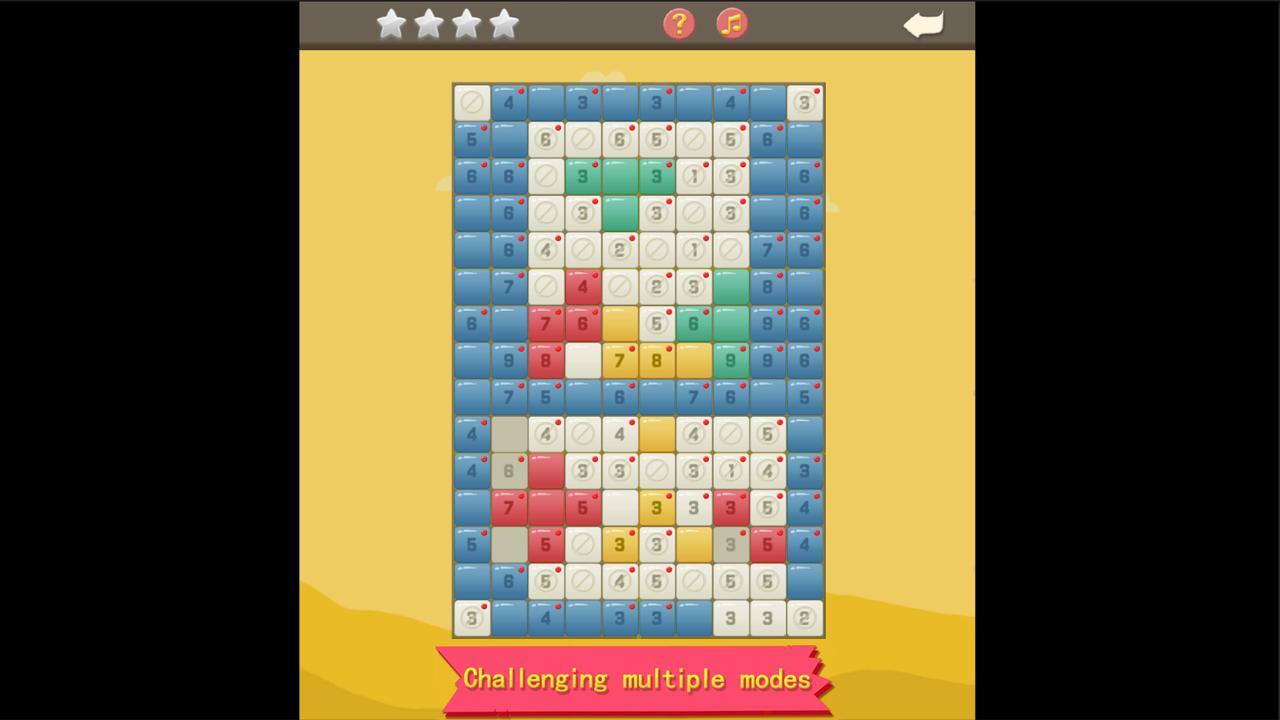Viewport: 1280px width, 720px height.
Task: Click the yellow 7 tile beside the red 8
Action: pyautogui.click(x=619, y=360)
